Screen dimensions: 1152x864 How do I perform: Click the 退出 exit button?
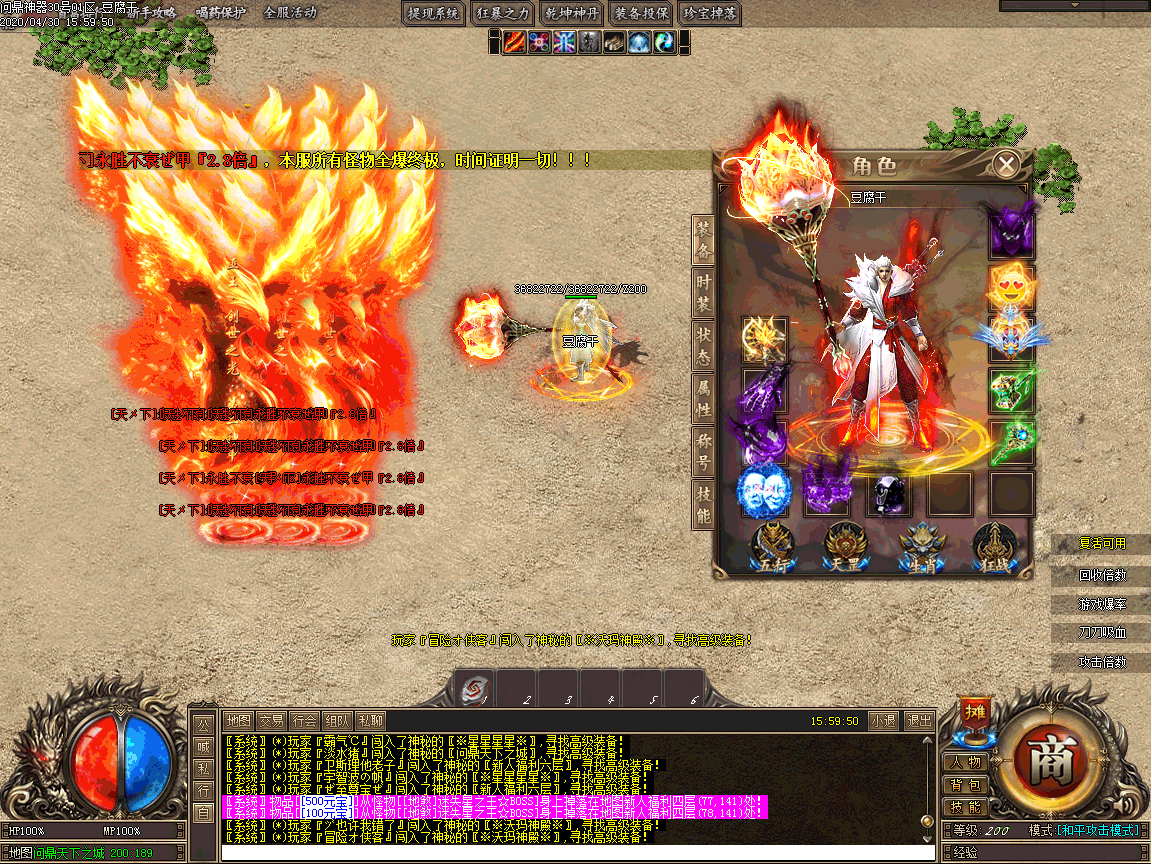click(x=918, y=720)
